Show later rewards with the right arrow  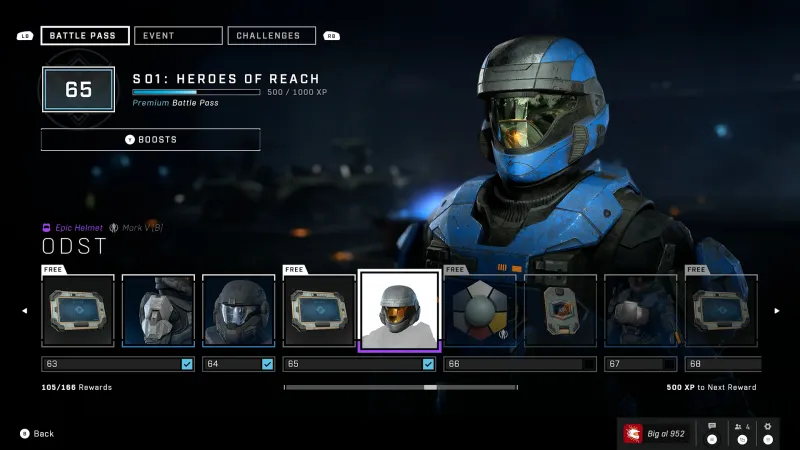(x=776, y=310)
